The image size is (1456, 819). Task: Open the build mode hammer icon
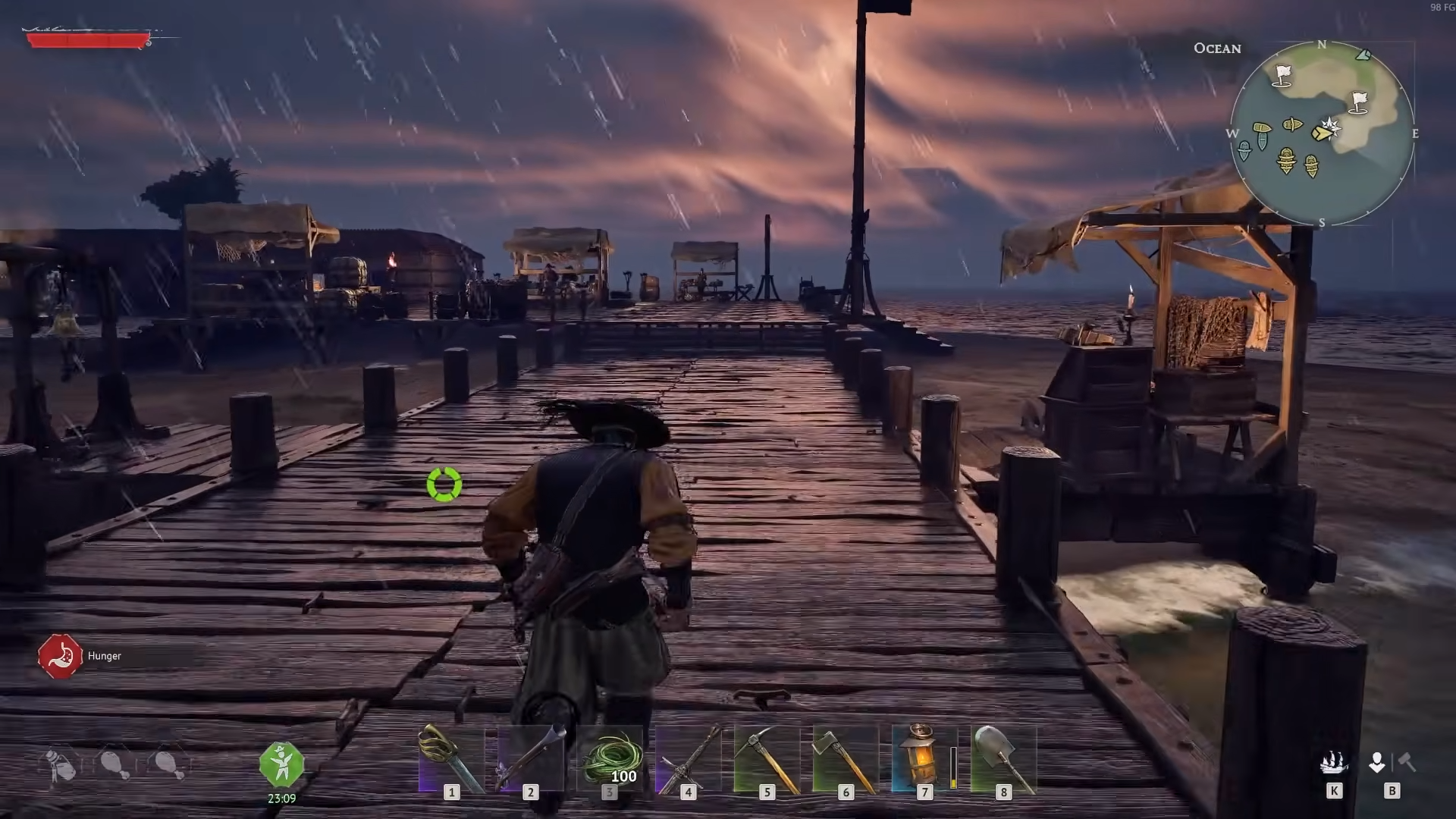pyautogui.click(x=1407, y=761)
